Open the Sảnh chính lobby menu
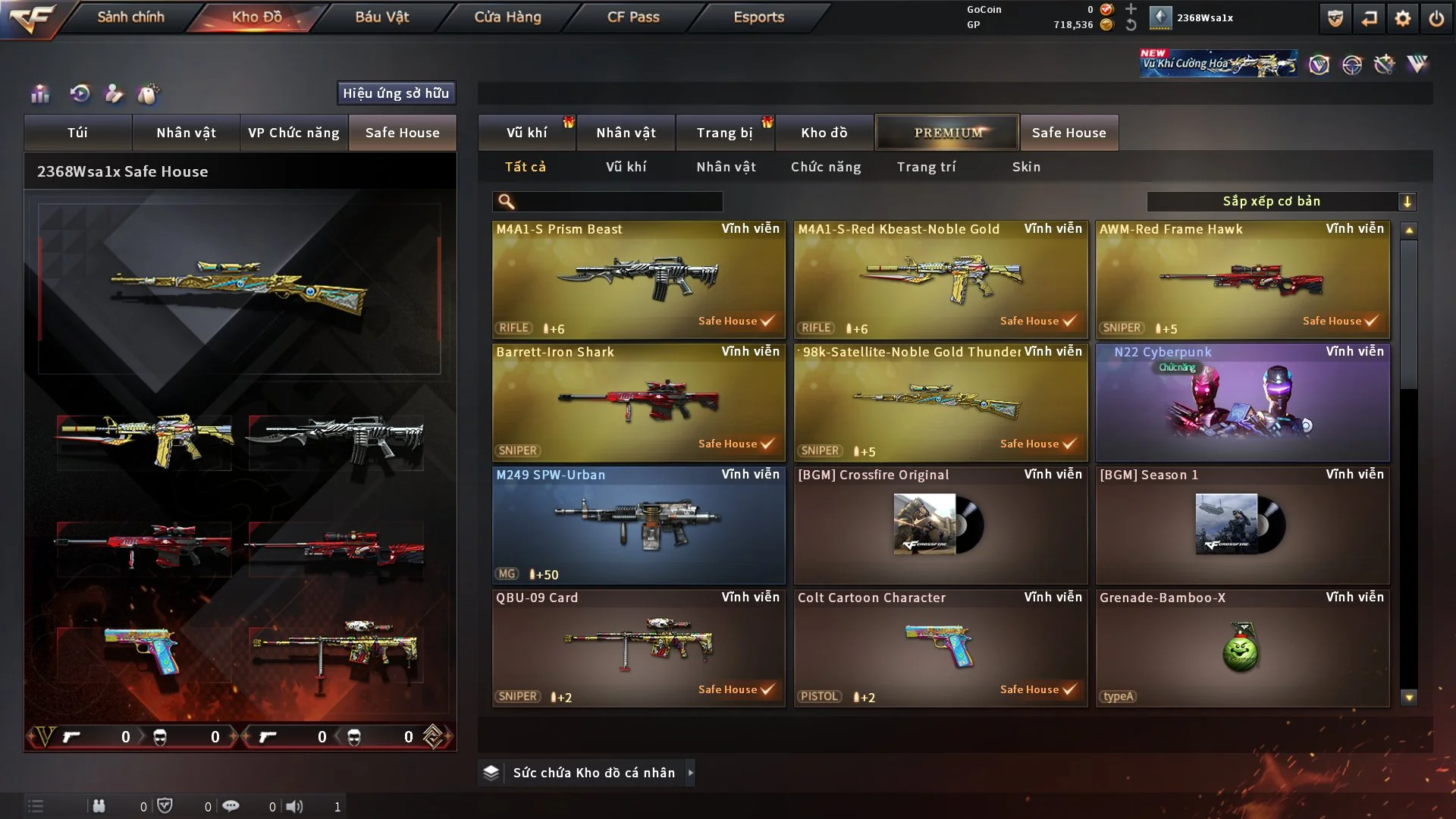Viewport: 1456px width, 819px height. [130, 17]
